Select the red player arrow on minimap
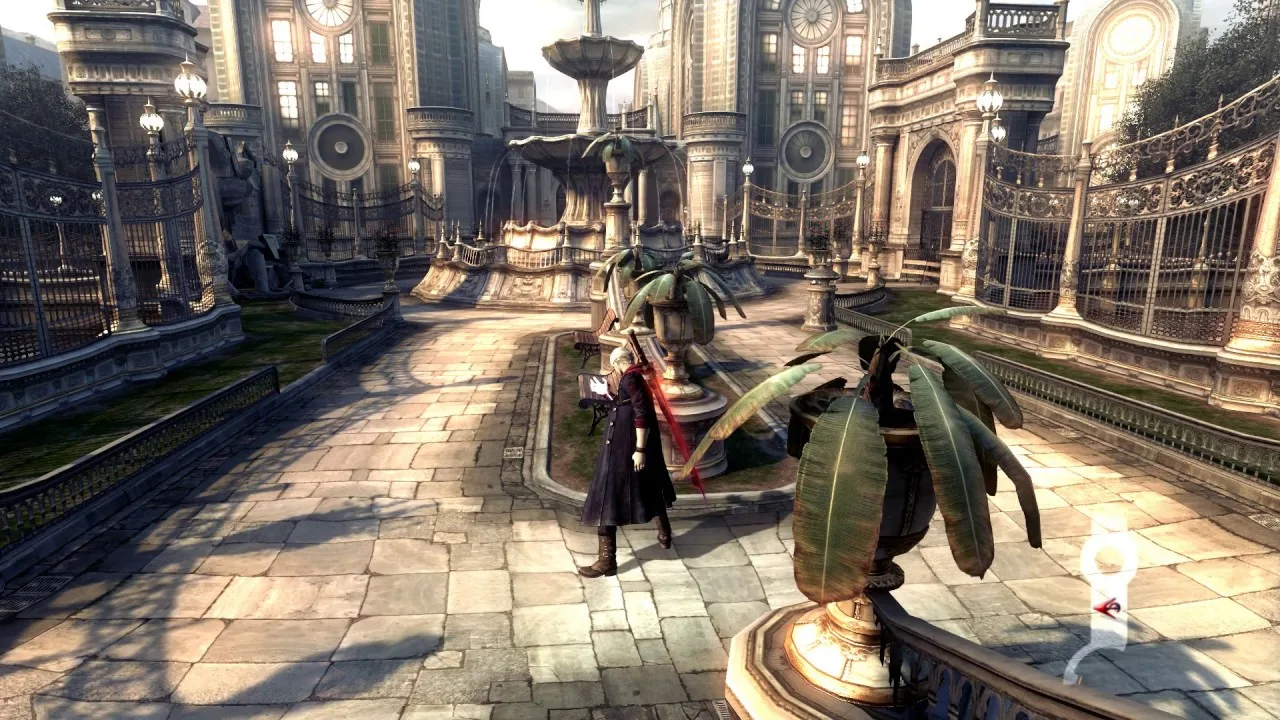The height and width of the screenshot is (720, 1280). 1106,606
